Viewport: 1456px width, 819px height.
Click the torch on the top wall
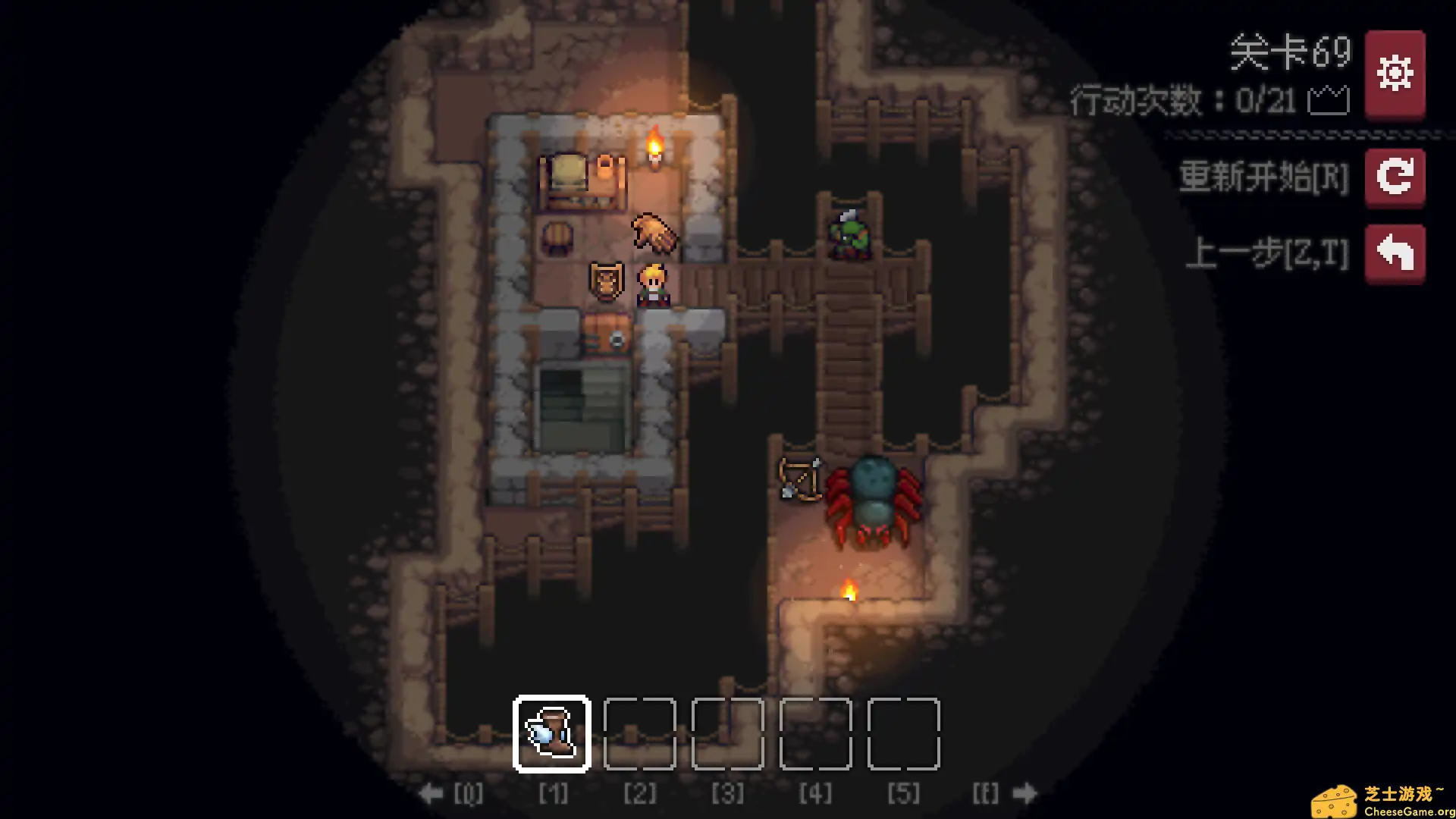click(x=654, y=144)
